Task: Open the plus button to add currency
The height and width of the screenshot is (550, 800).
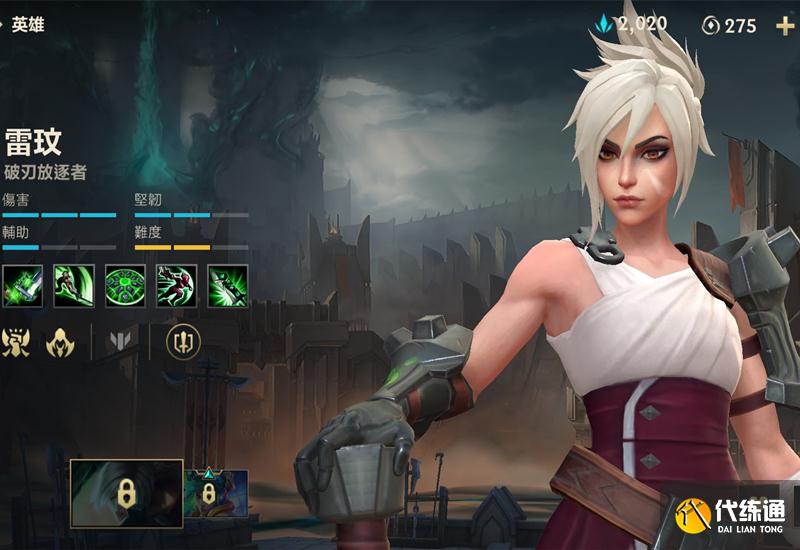Action: pos(784,26)
